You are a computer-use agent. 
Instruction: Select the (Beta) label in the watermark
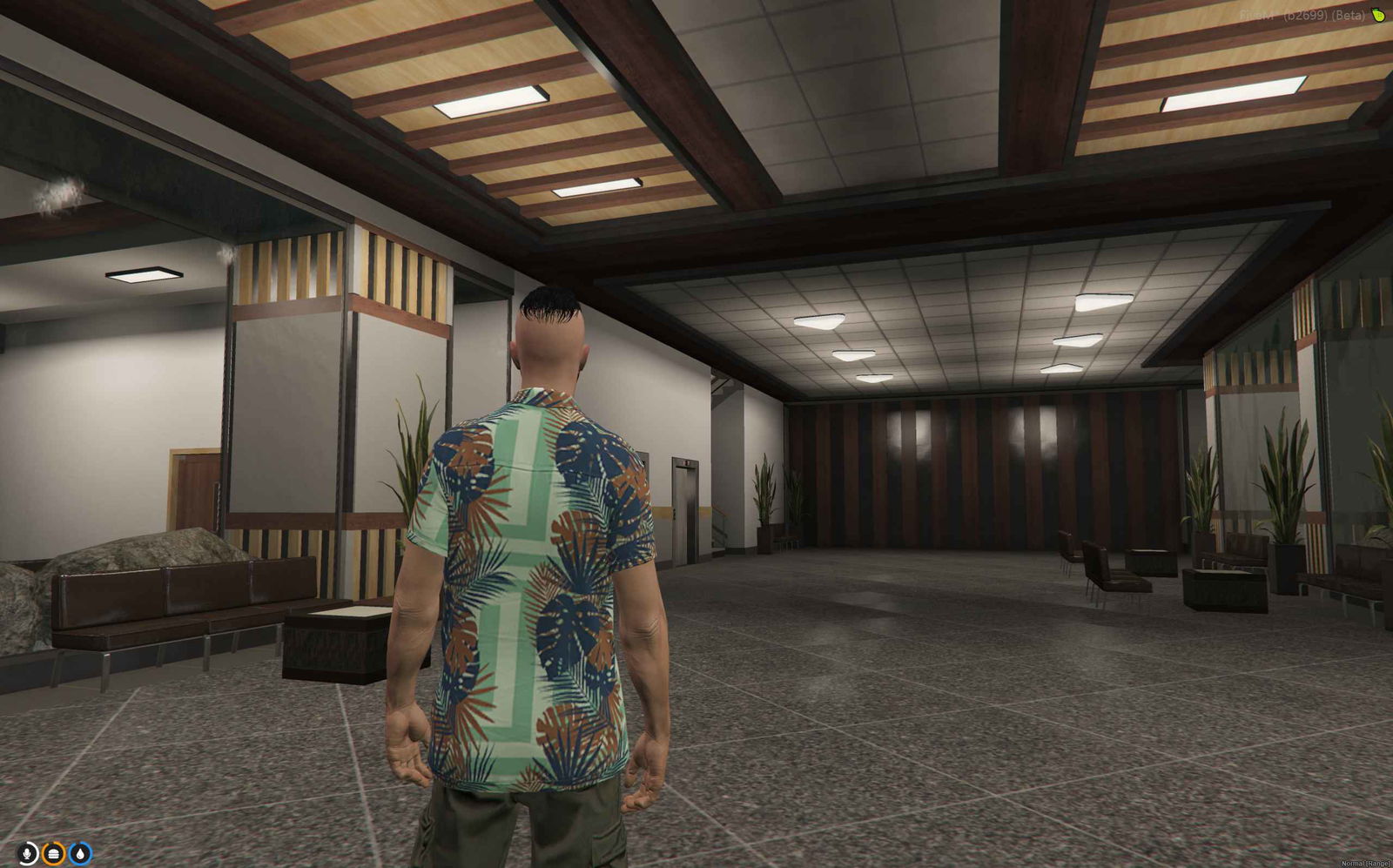tap(1348, 13)
